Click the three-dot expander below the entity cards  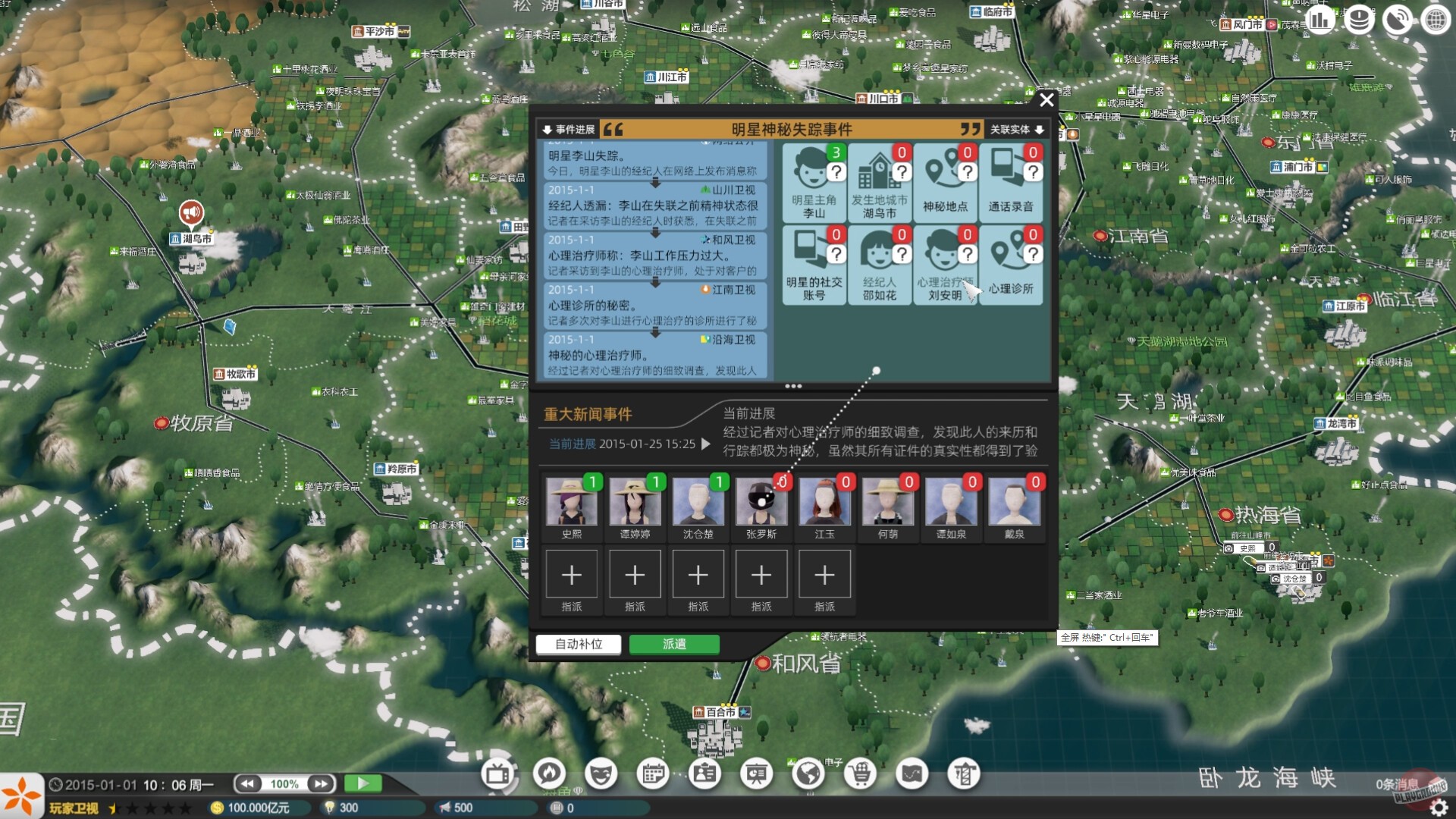792,387
